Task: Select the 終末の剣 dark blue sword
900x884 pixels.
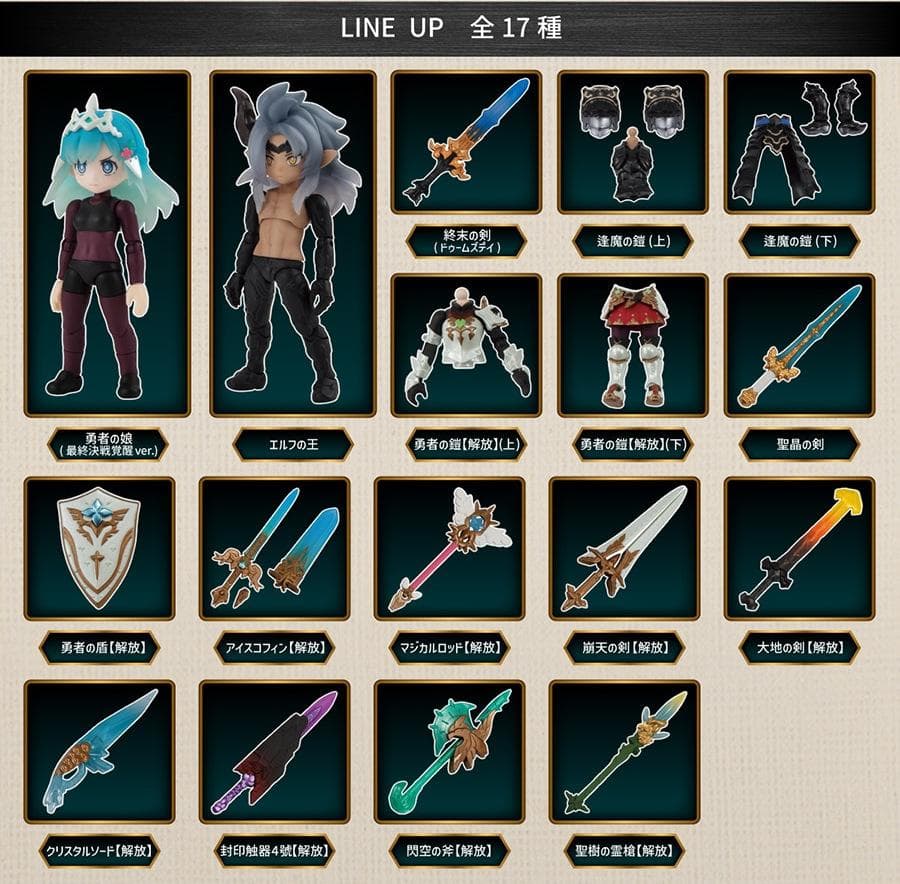Action: 466,141
